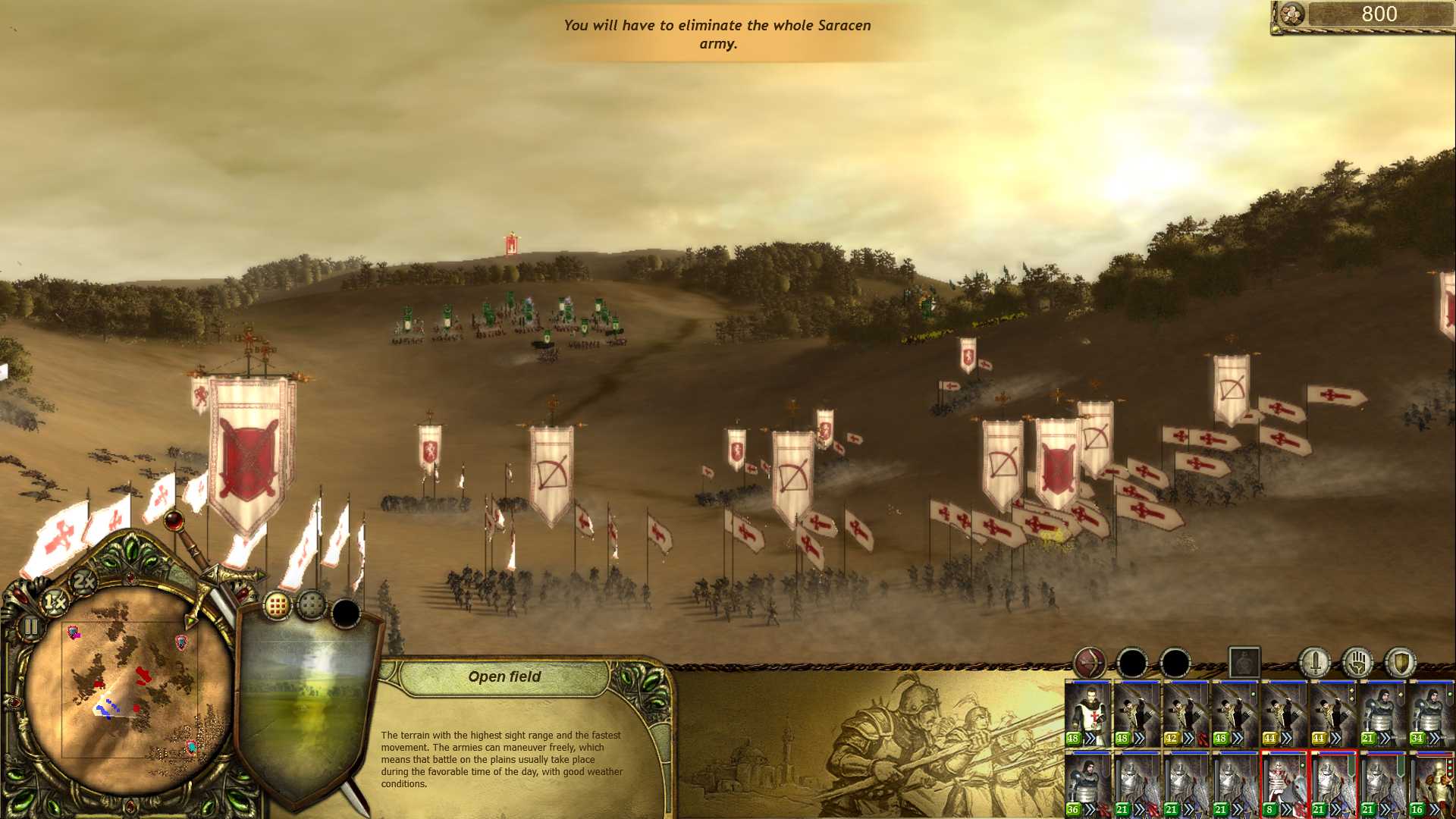The width and height of the screenshot is (1456, 819).
Task: Expand details for the knight card showing 48
Action: click(x=1090, y=738)
